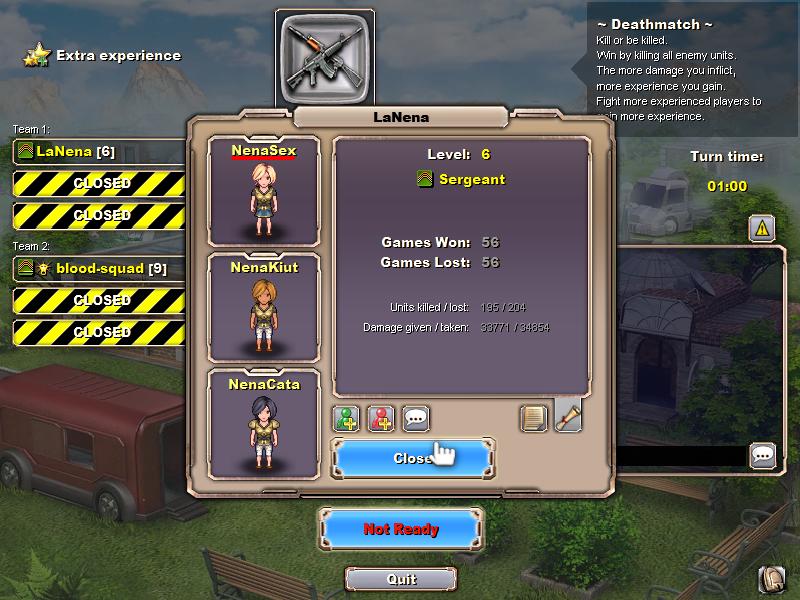Send message with lobby chat bubble button
This screenshot has width=800, height=600.
point(763,456)
